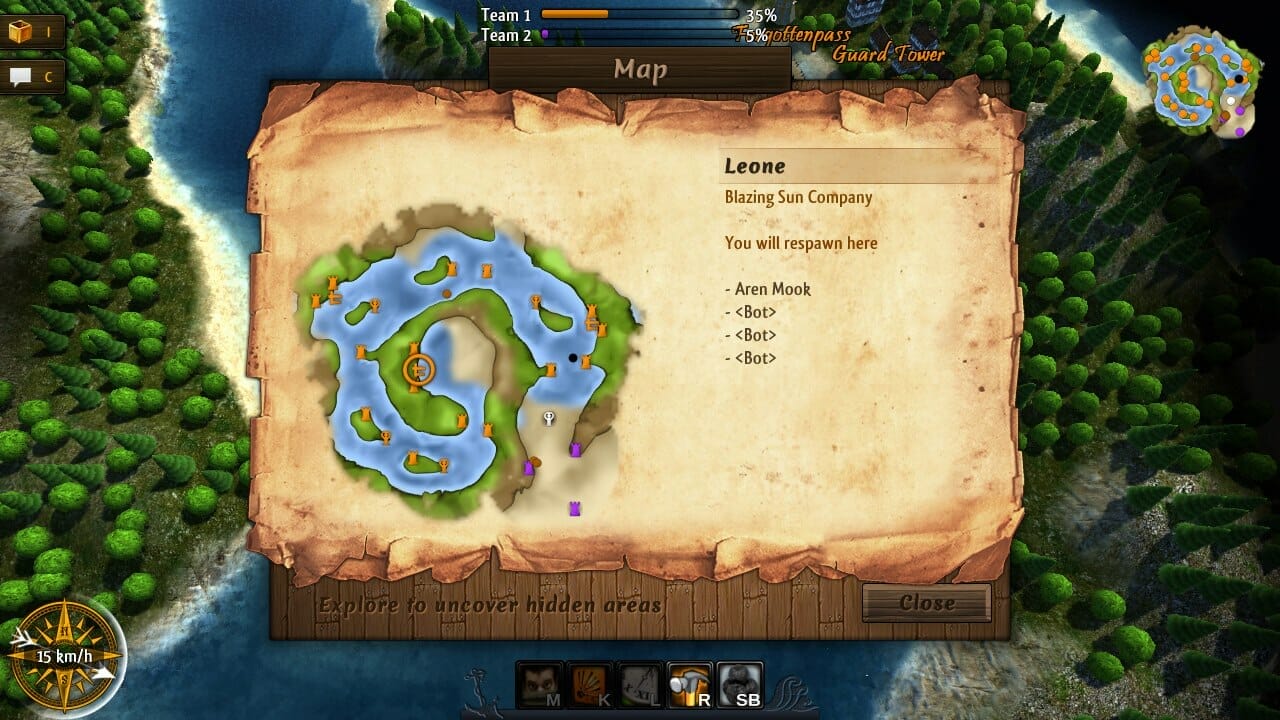Select the white lighthouse marker on map
This screenshot has height=720, width=1280.
coord(548,418)
